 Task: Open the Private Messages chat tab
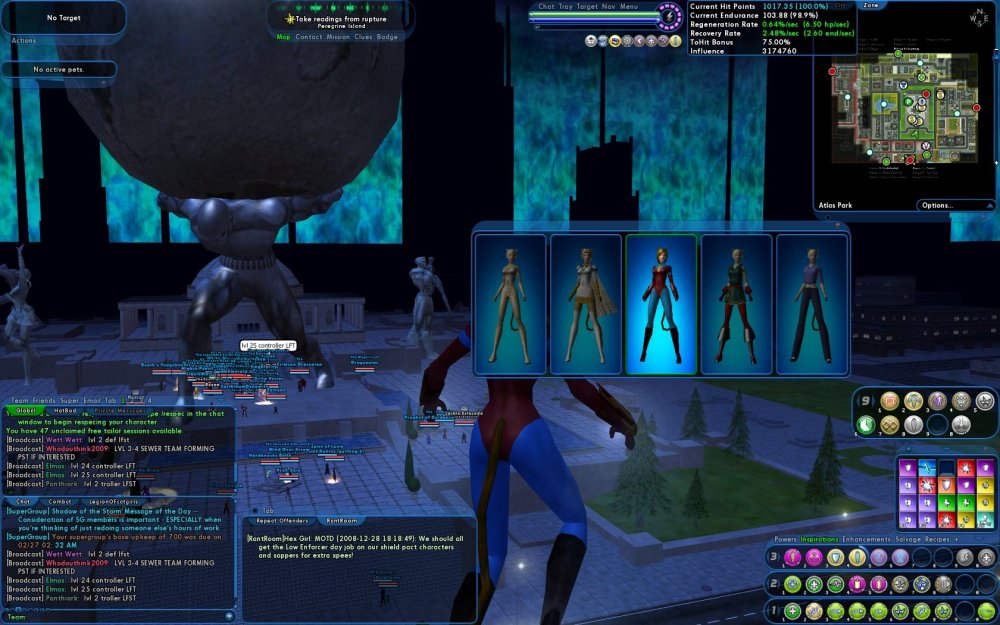coord(118,410)
